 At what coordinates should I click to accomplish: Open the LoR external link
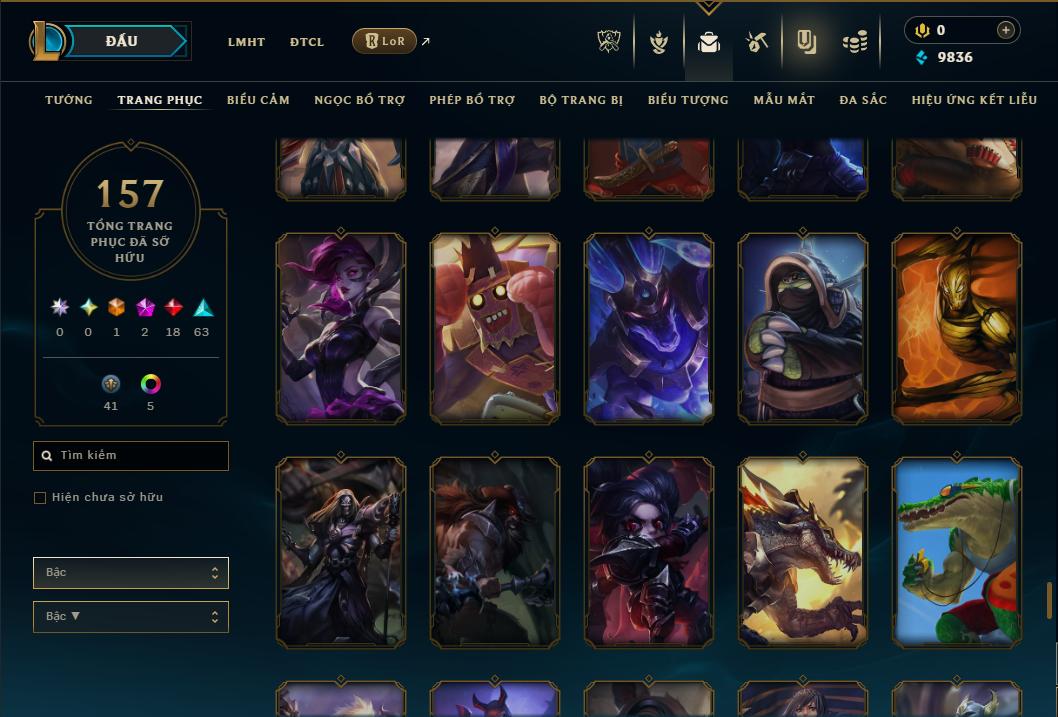tap(385, 41)
